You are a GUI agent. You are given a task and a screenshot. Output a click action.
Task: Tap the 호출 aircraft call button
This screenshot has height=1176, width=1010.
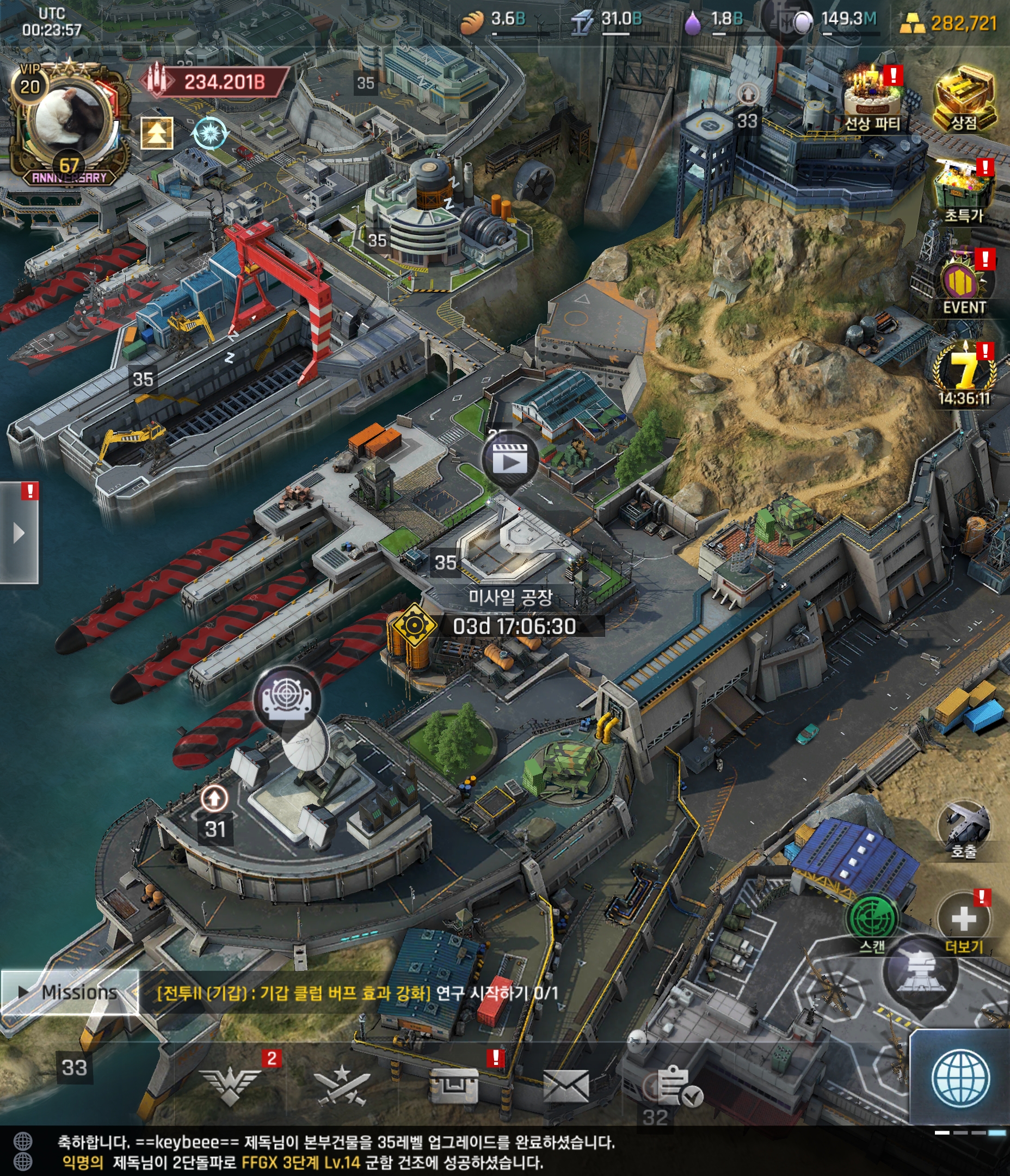(x=963, y=826)
